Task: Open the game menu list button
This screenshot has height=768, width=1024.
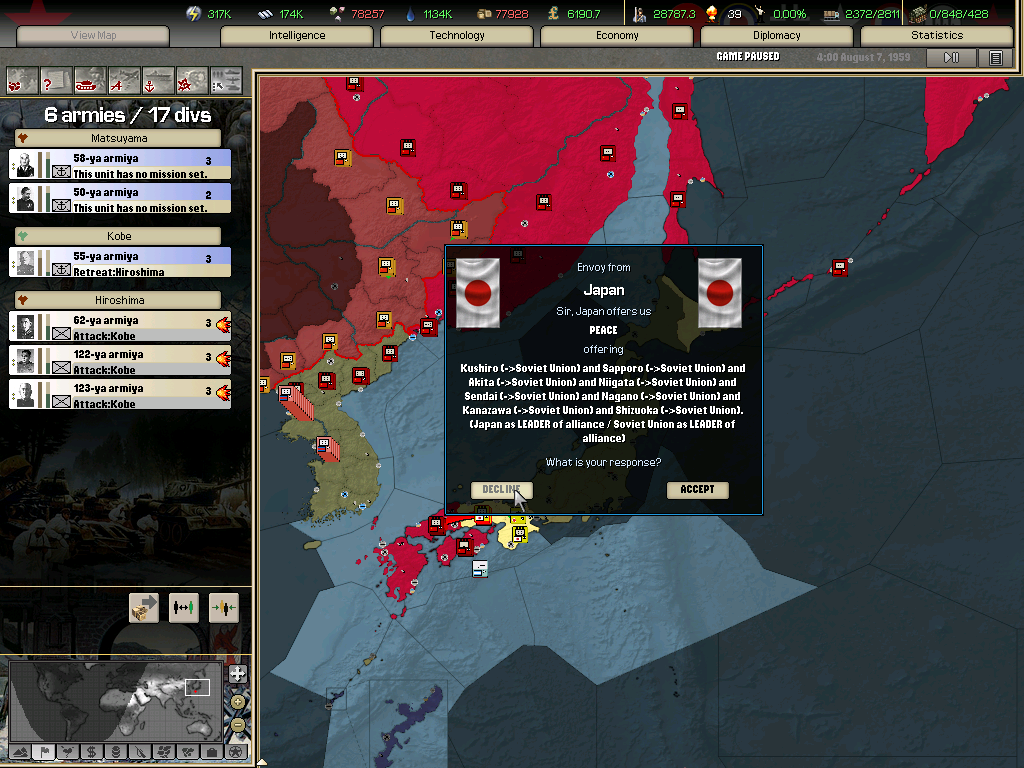Action: click(996, 58)
